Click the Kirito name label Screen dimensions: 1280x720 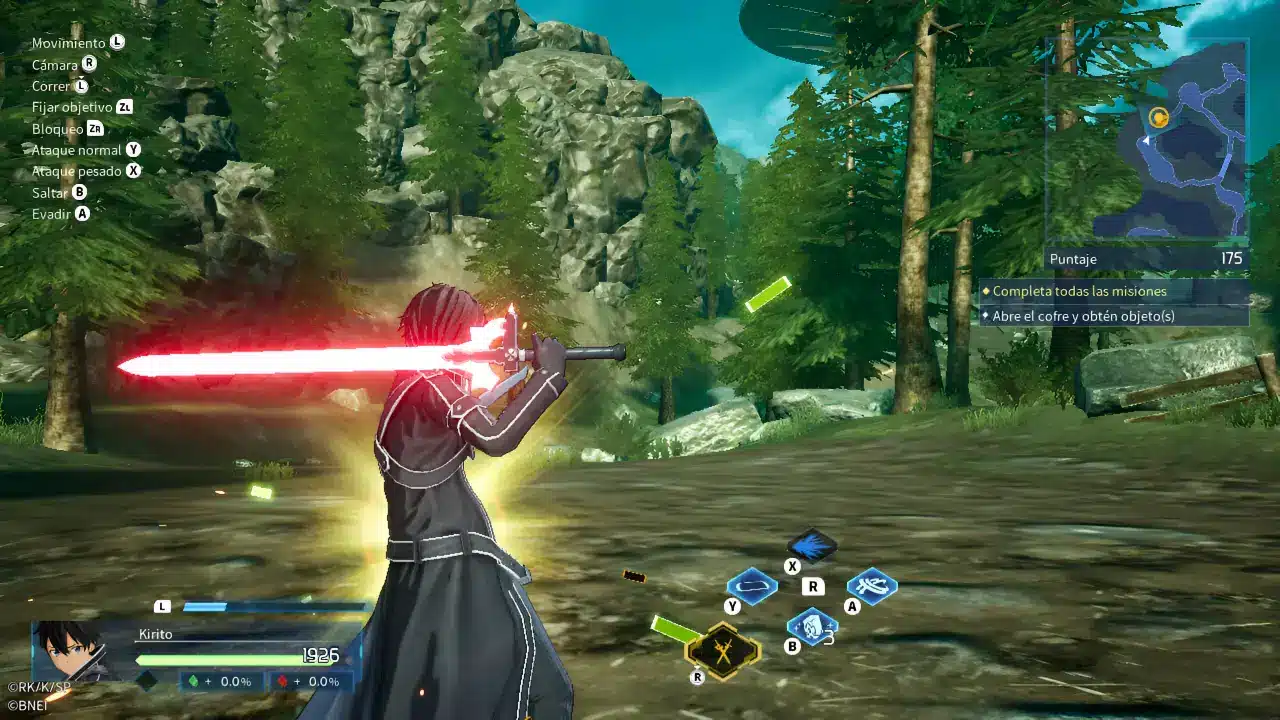coord(154,633)
